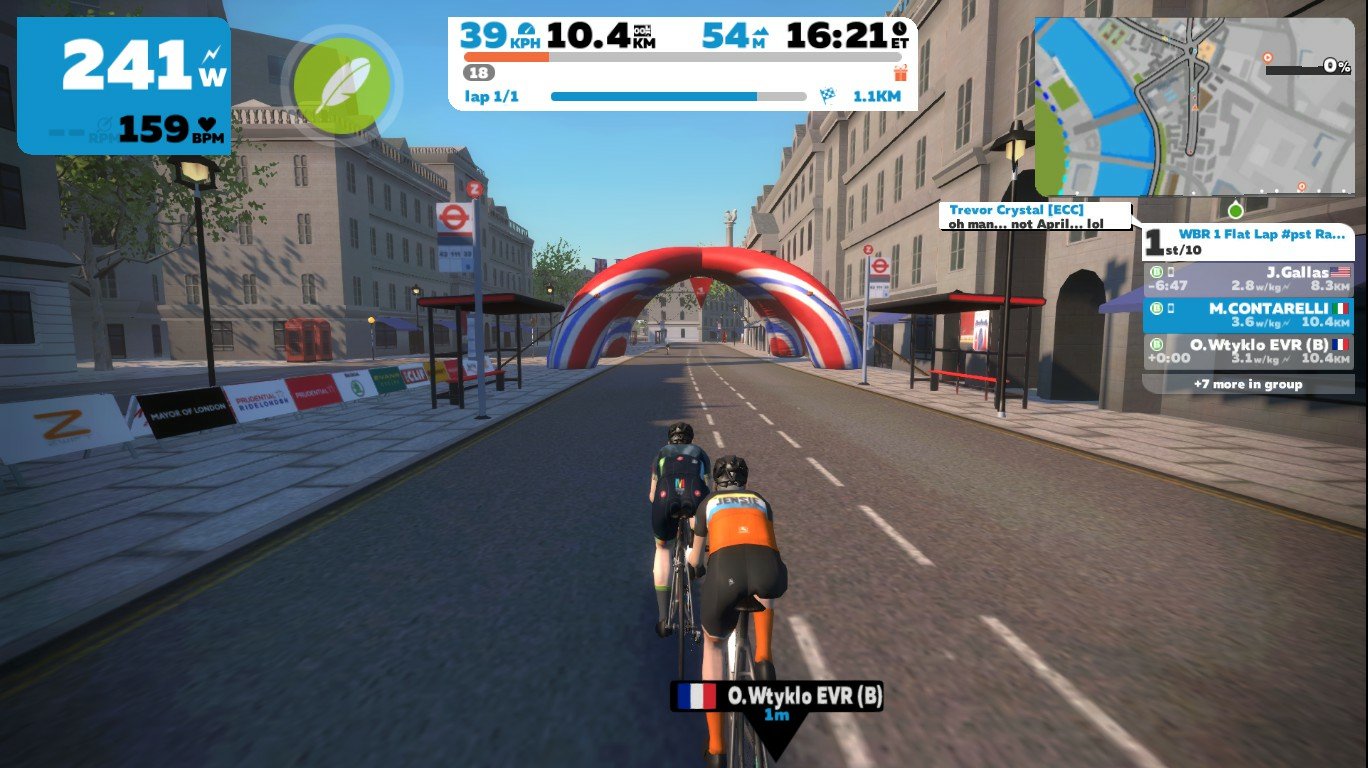Activate the feather lightweight power-up

341,85
